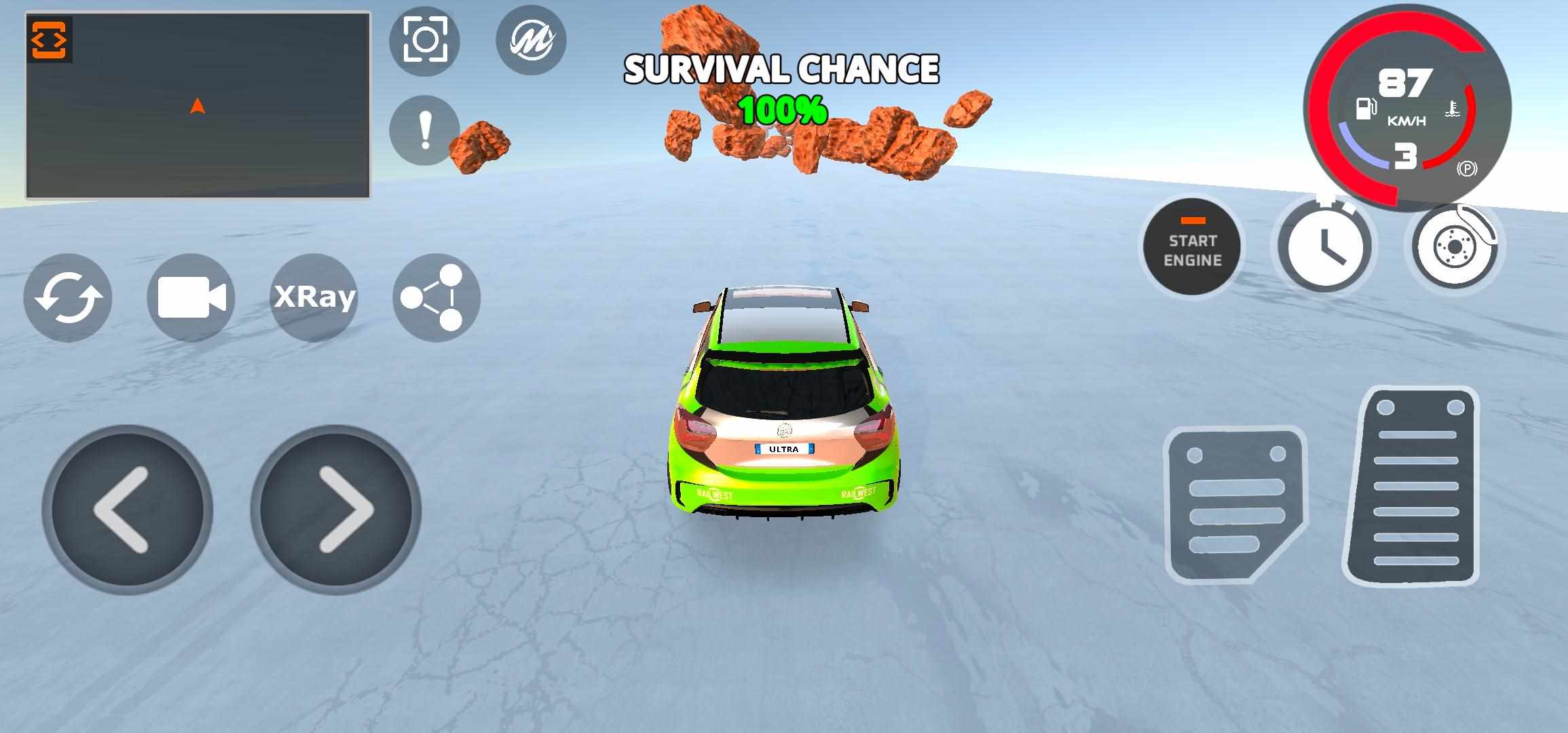1568x733 pixels.
Task: Expand the minimap with the orange corner icon
Action: point(49,40)
